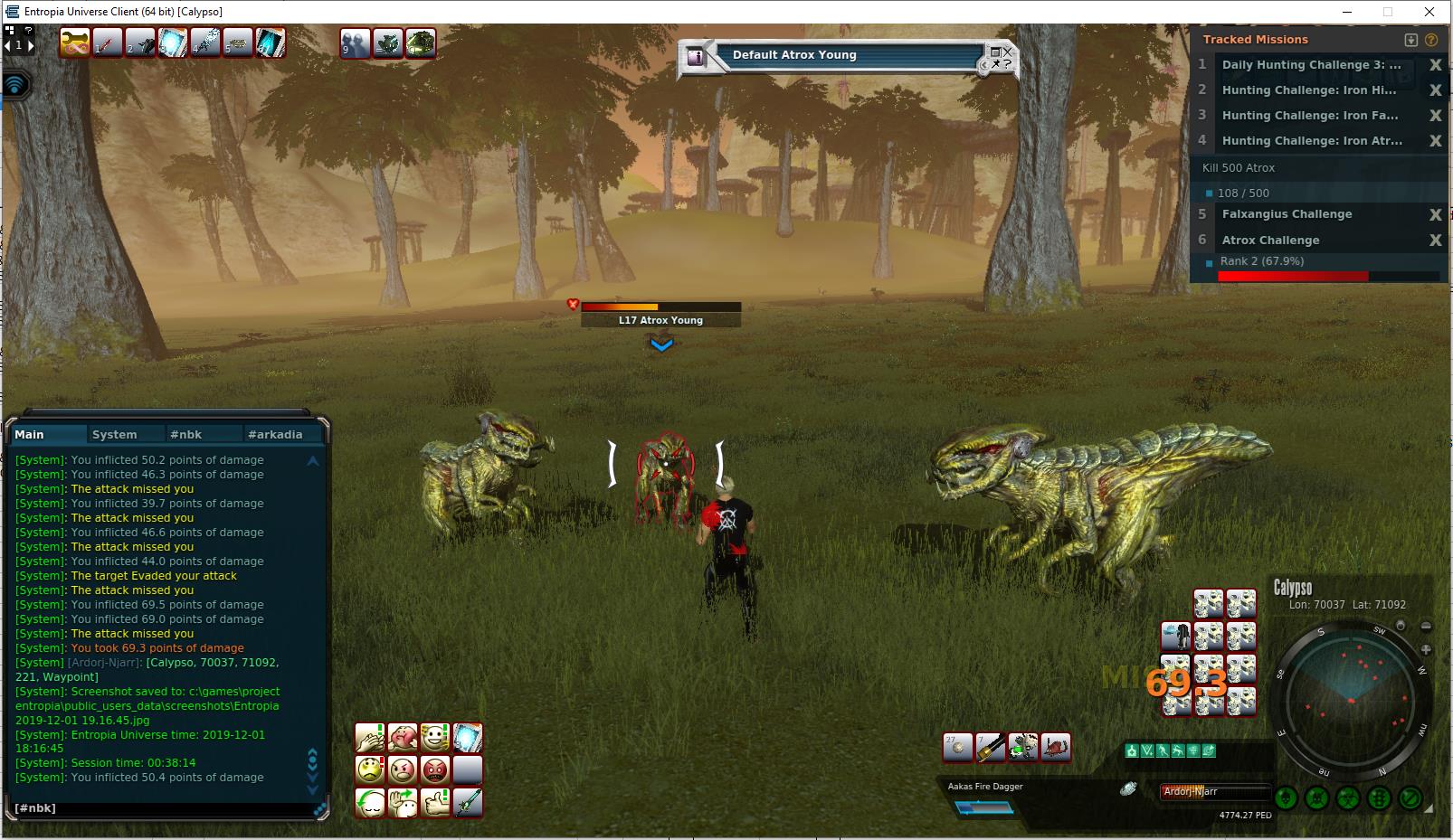This screenshot has height=840, width=1453.
Task: Select the red dagger in hotbar slot 1
Action: click(108, 42)
